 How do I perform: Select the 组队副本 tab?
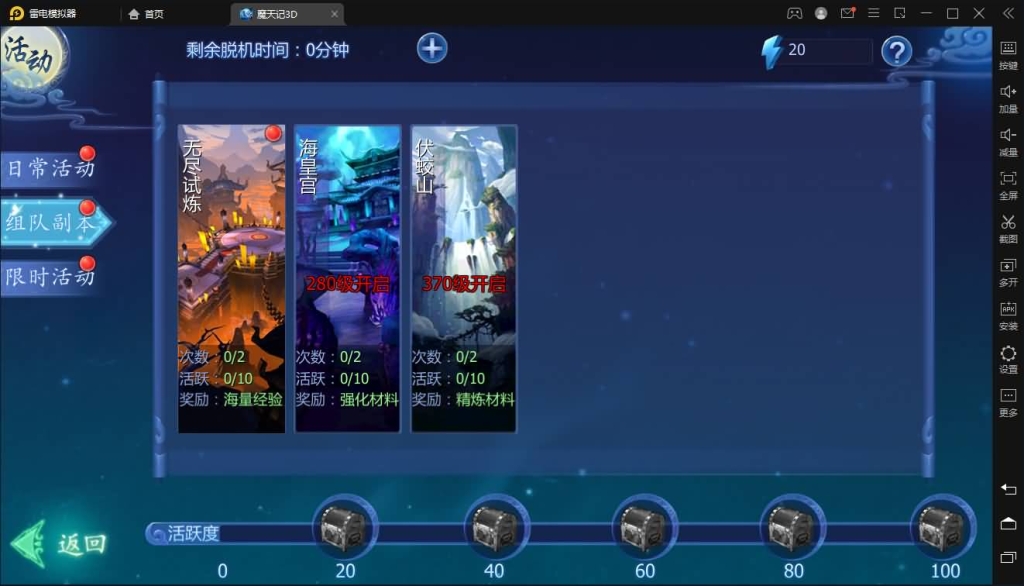(x=50, y=222)
